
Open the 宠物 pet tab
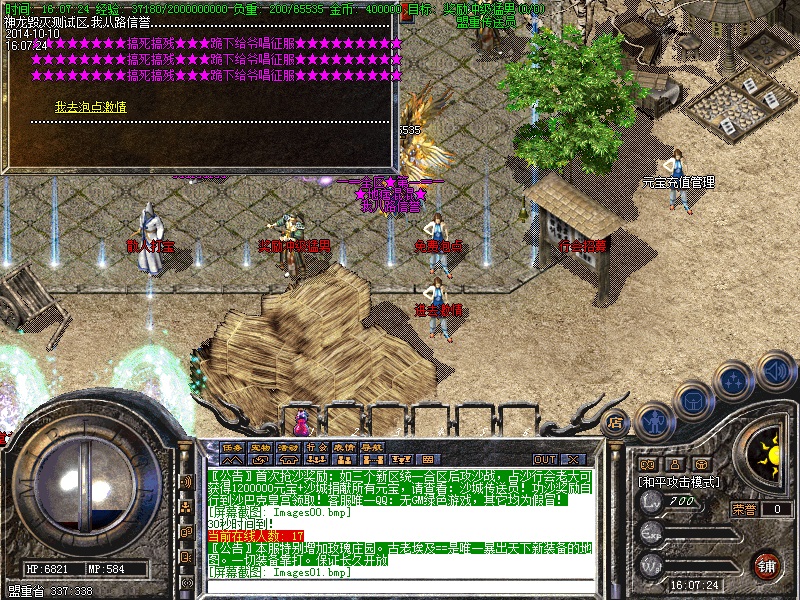point(260,447)
